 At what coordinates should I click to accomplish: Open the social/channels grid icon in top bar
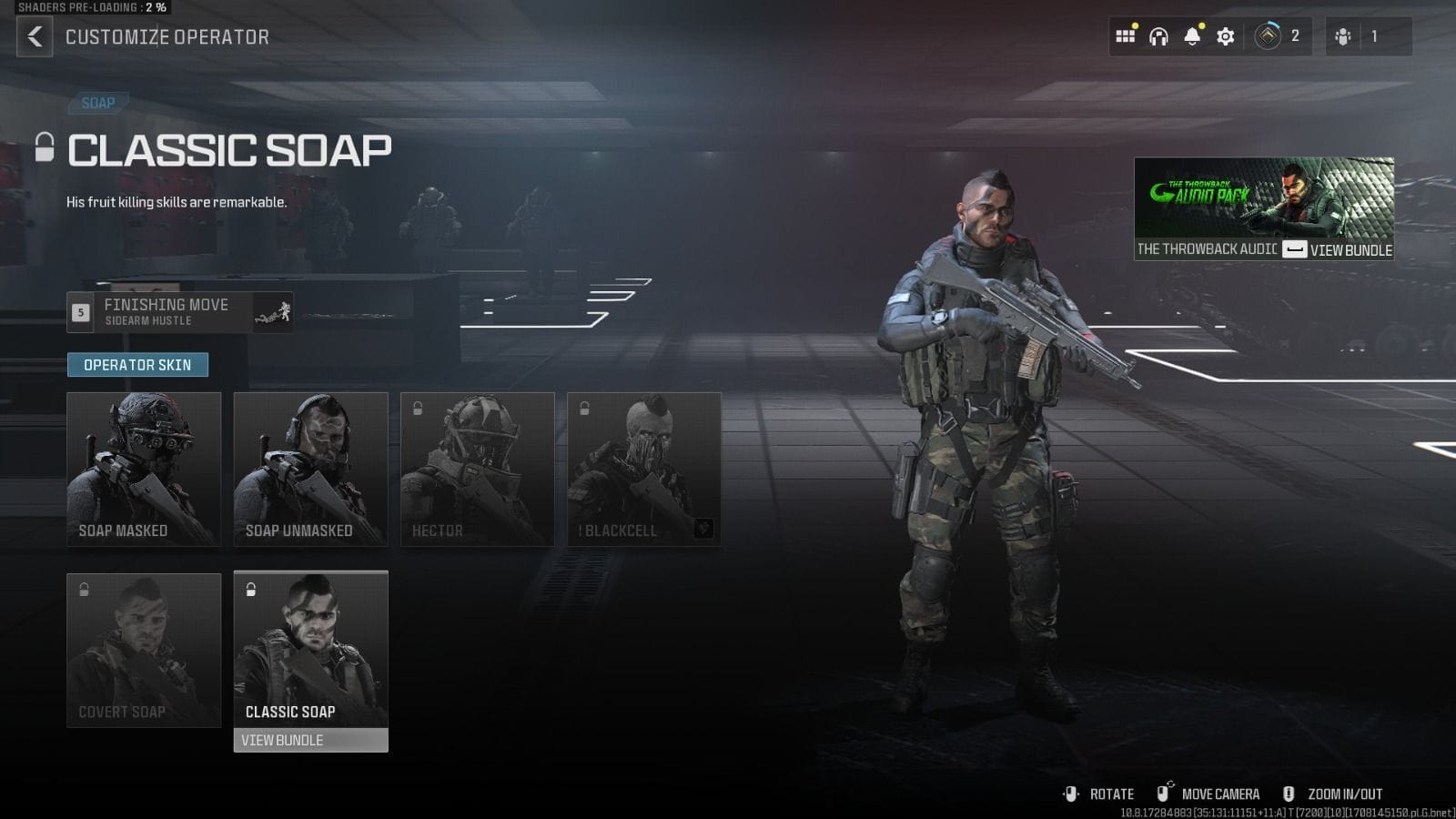pyautogui.click(x=1125, y=36)
